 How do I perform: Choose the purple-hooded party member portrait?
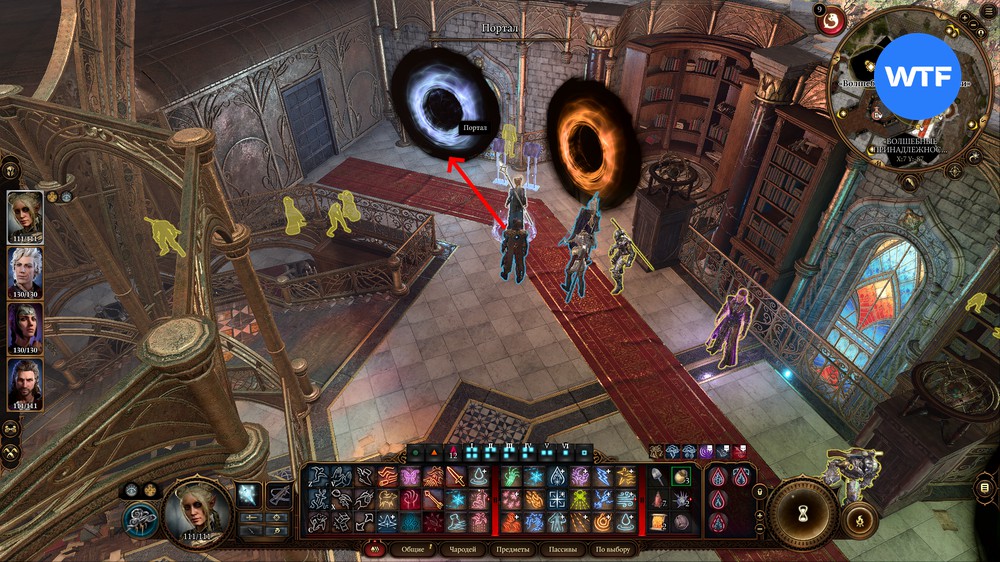pos(25,326)
